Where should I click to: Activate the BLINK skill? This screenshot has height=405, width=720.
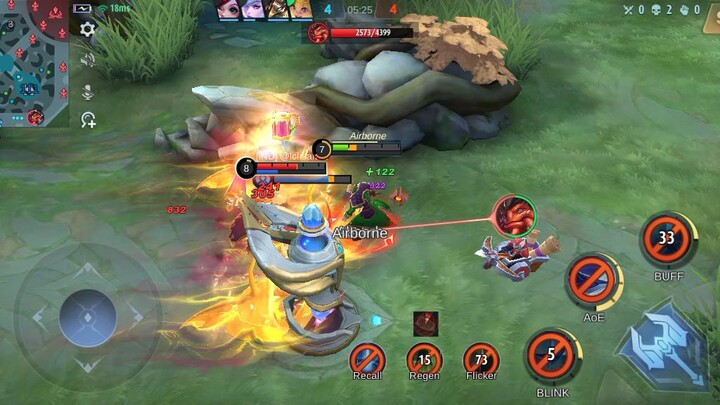click(x=553, y=355)
